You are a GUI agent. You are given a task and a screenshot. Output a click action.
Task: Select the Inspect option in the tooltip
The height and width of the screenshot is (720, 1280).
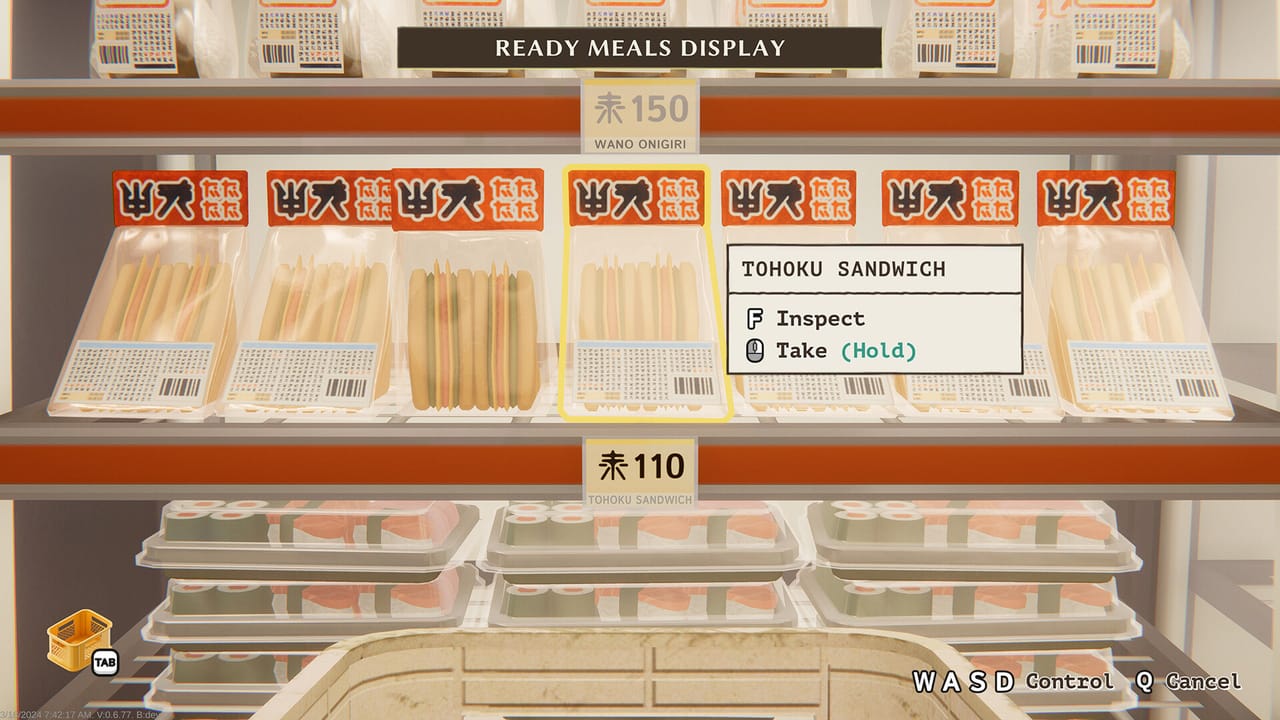(816, 319)
